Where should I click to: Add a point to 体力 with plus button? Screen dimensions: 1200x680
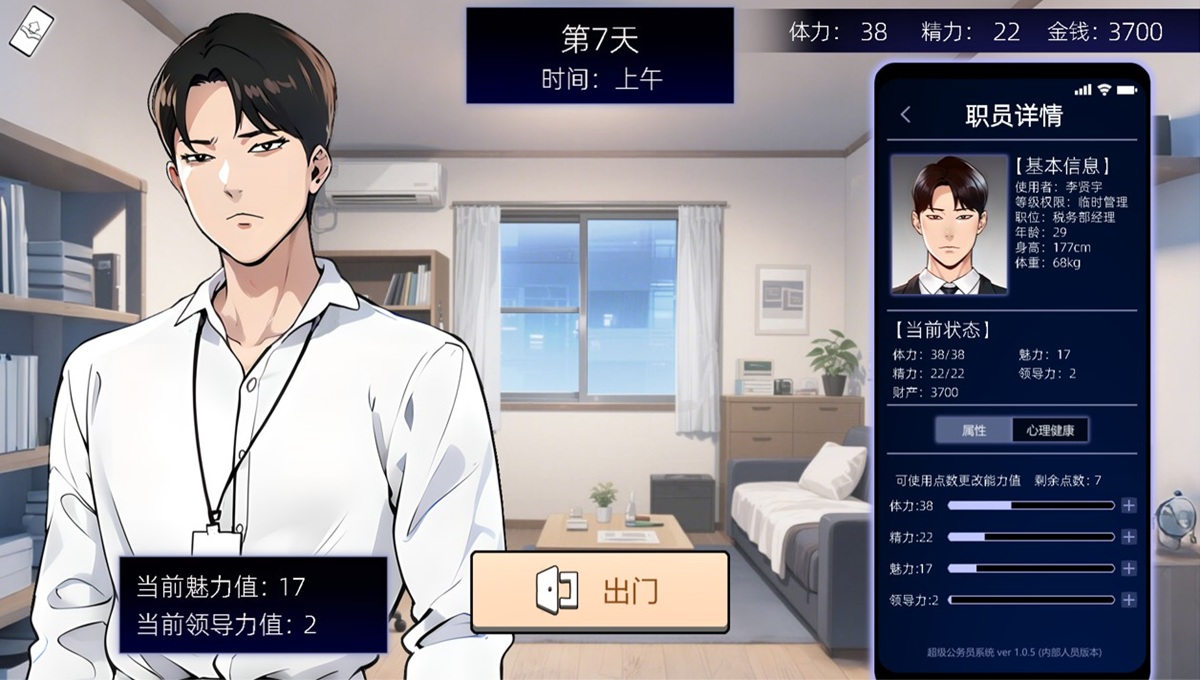pyautogui.click(x=1129, y=505)
